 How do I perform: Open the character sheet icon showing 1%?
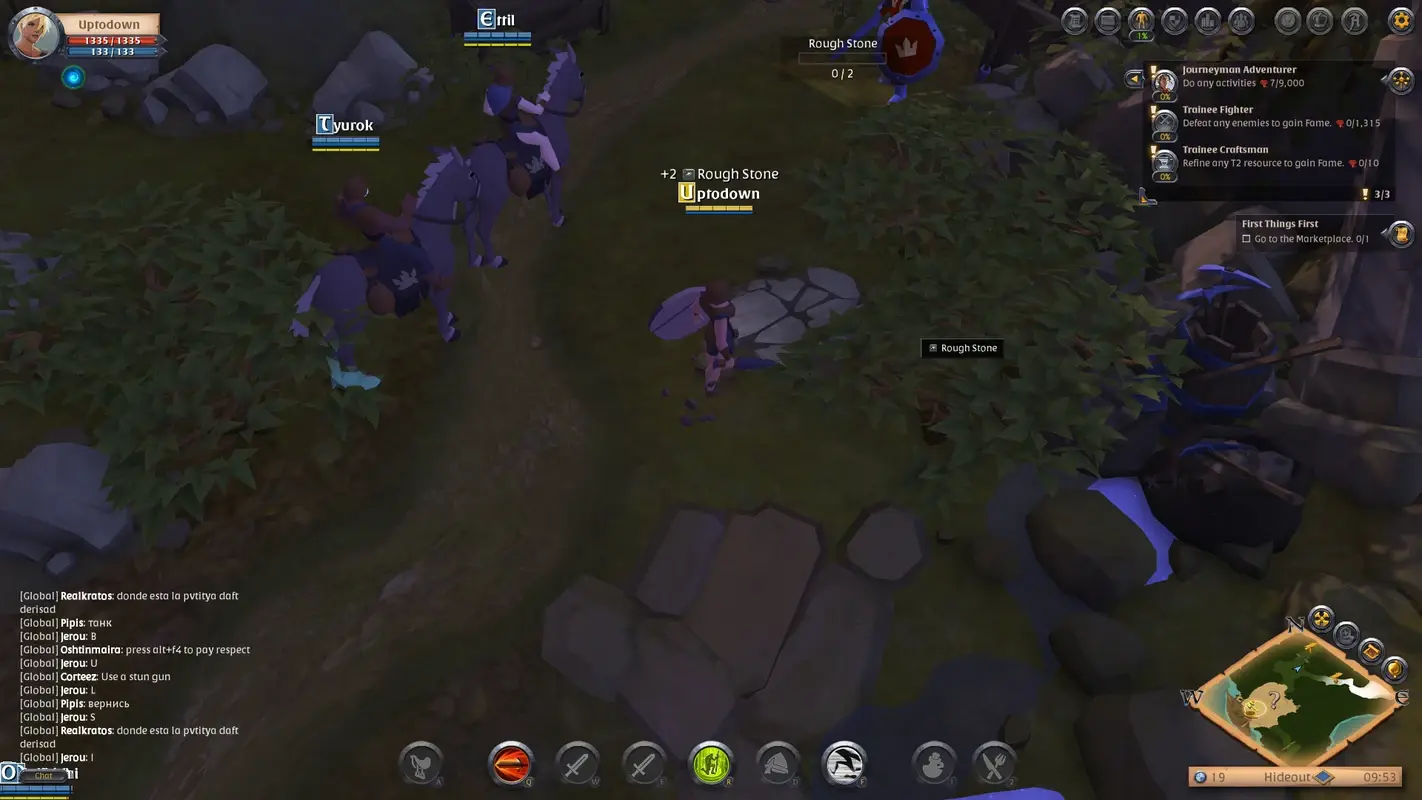[1141, 19]
